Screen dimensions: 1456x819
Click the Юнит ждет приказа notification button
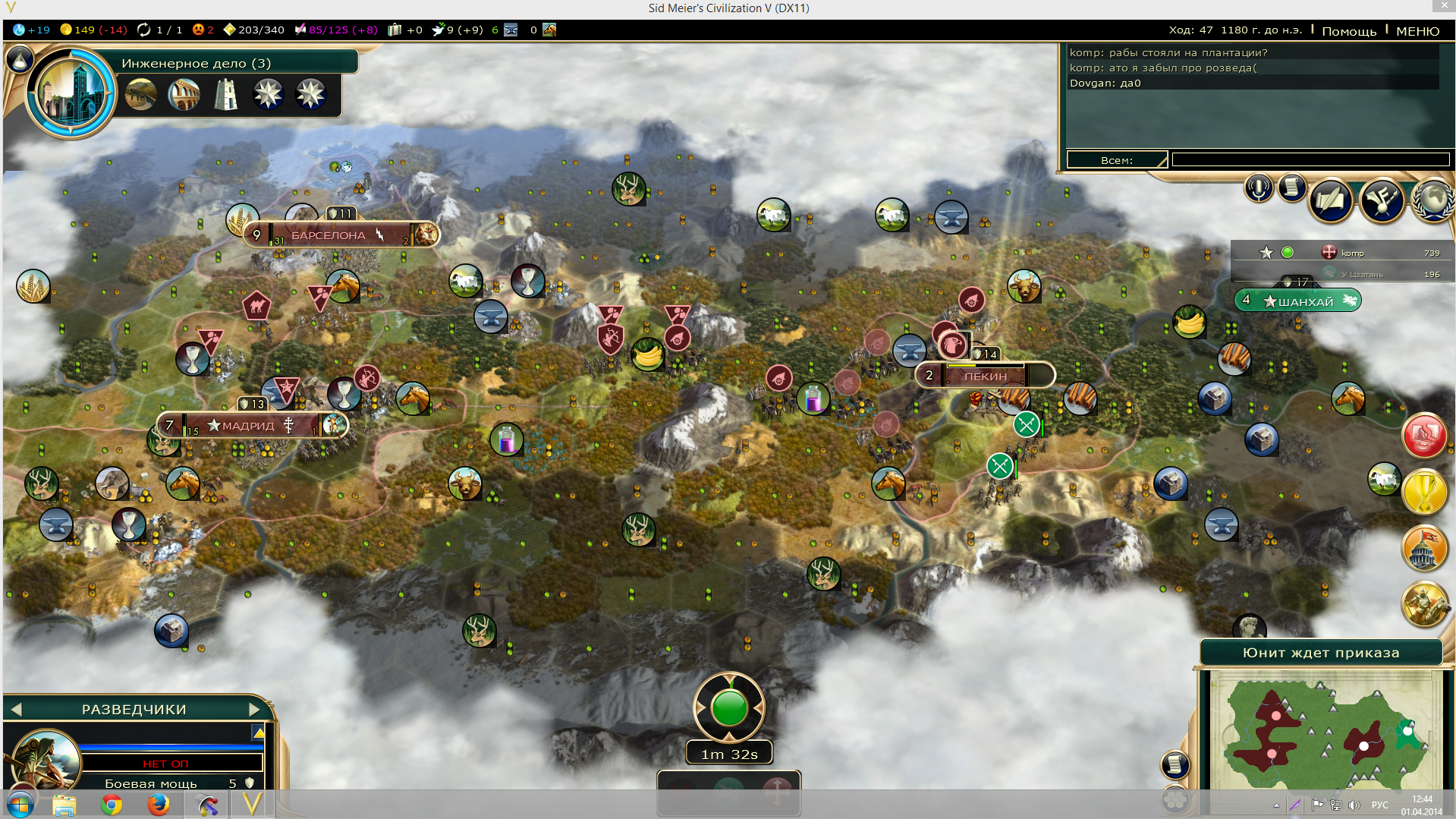pyautogui.click(x=1320, y=653)
